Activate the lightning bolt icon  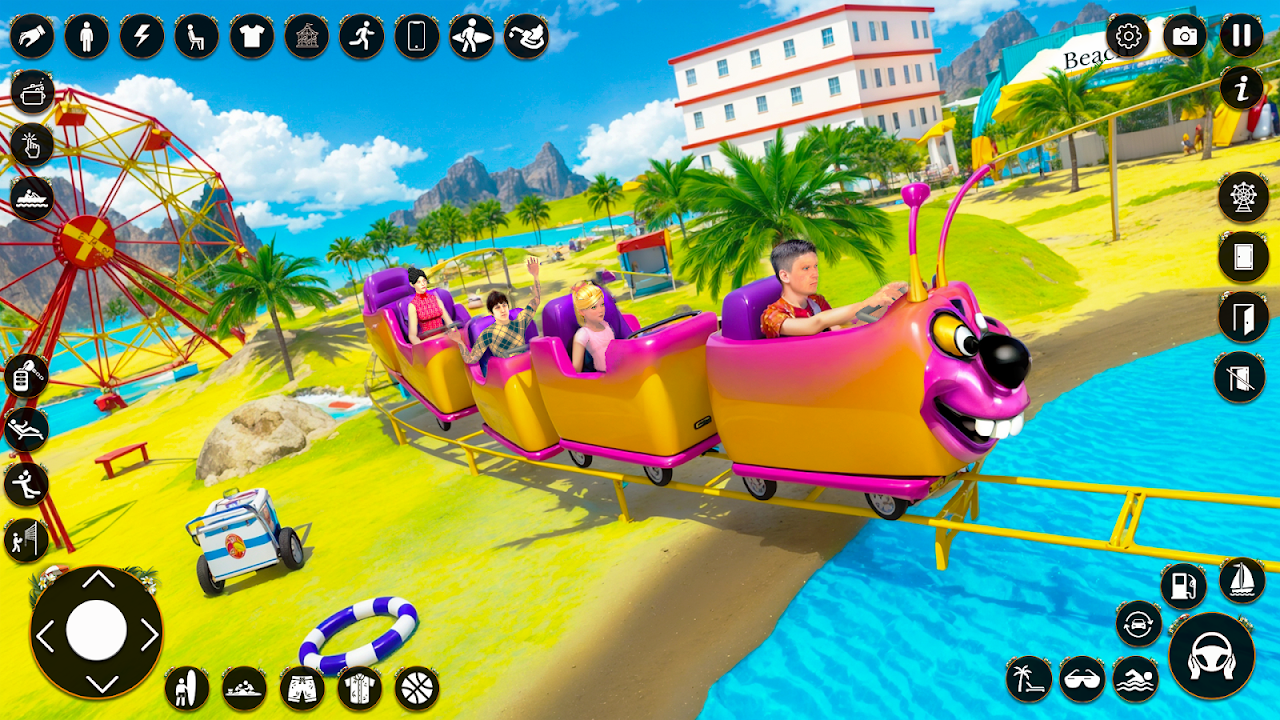coord(142,37)
